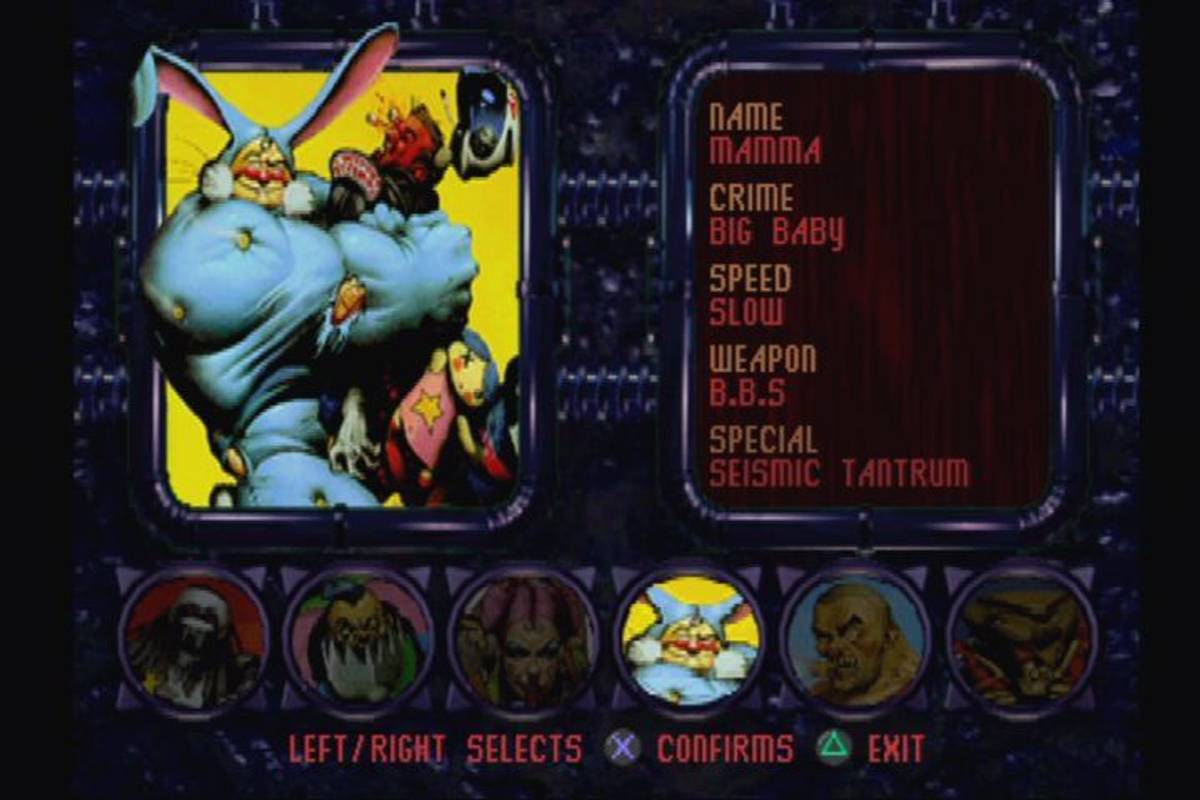Screen dimensions: 1200x800
Task: Choose the white-bearded character on green background
Action: coord(358,640)
